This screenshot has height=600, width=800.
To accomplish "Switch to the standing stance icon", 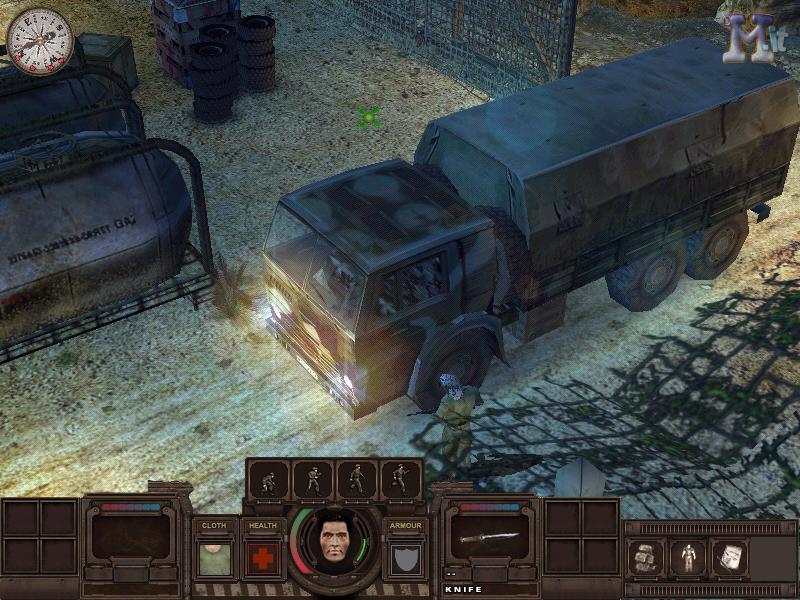I will 314,480.
